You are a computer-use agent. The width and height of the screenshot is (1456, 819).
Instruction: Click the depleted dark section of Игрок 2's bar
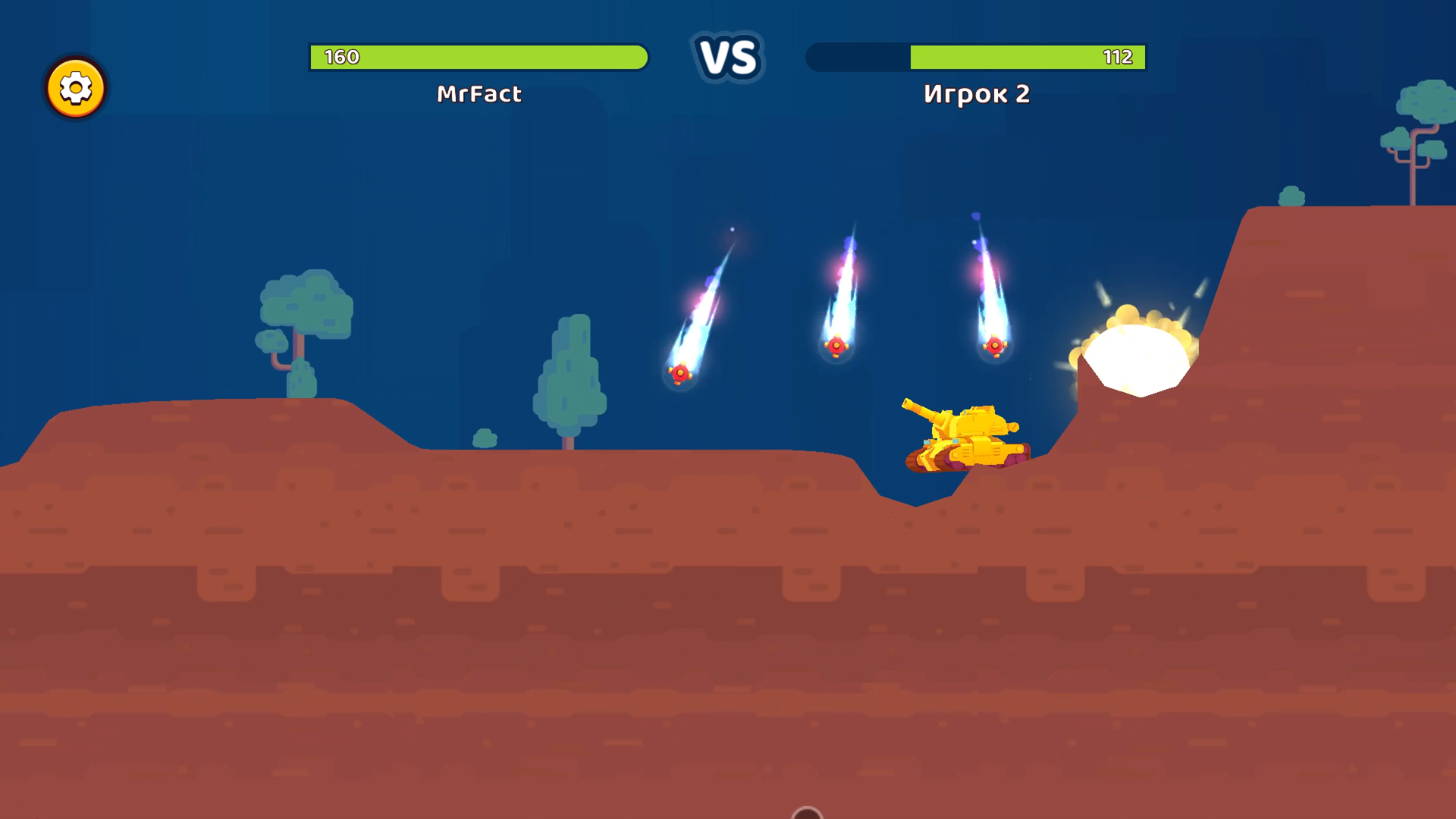click(857, 55)
